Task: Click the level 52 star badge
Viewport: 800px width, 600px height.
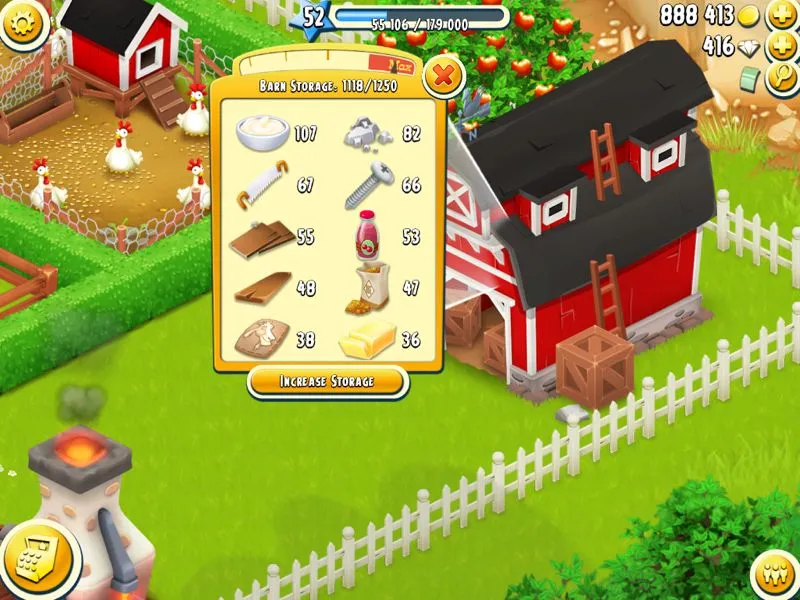Action: pos(313,18)
